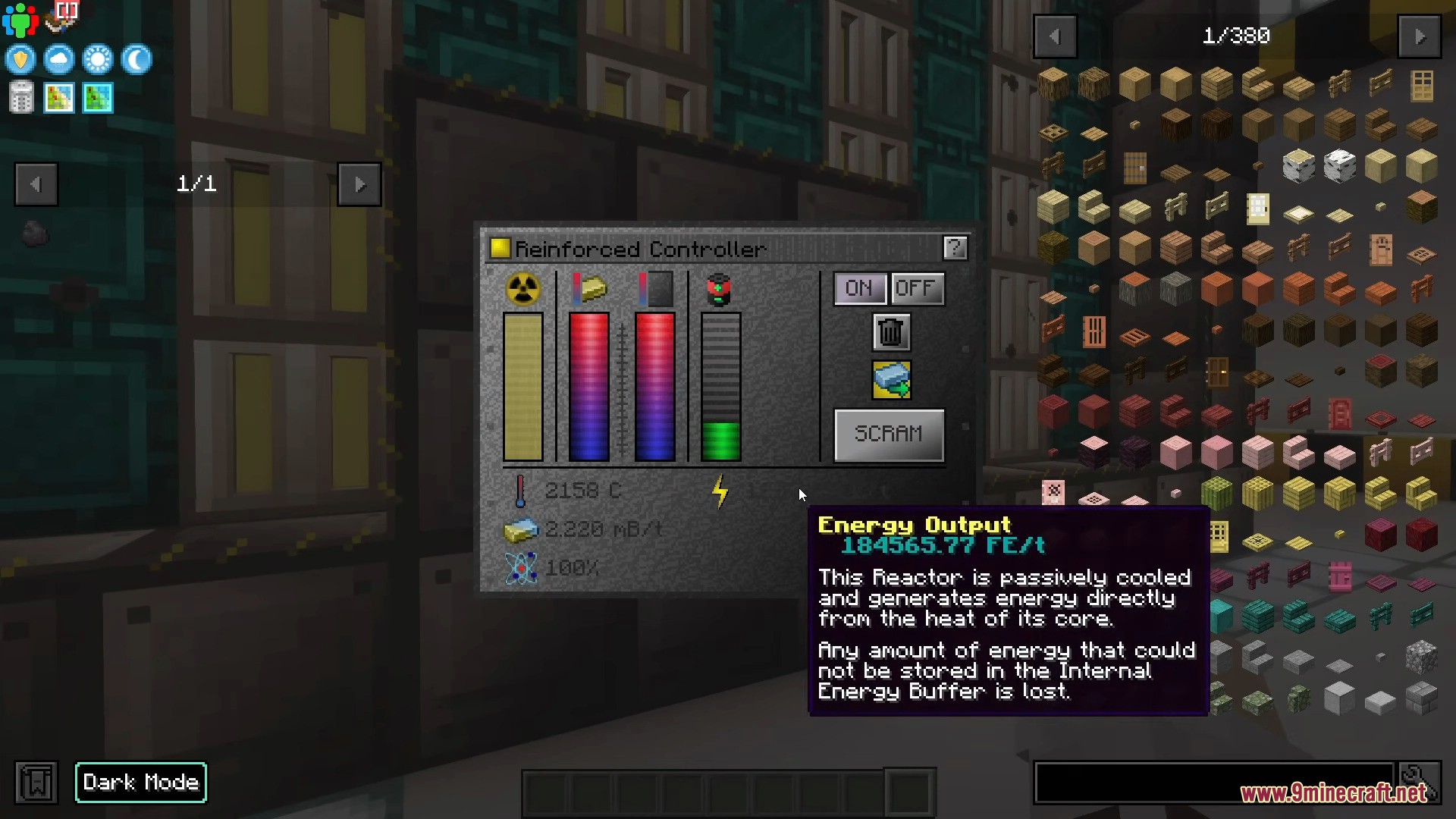Focus the item search box

pos(1213,782)
